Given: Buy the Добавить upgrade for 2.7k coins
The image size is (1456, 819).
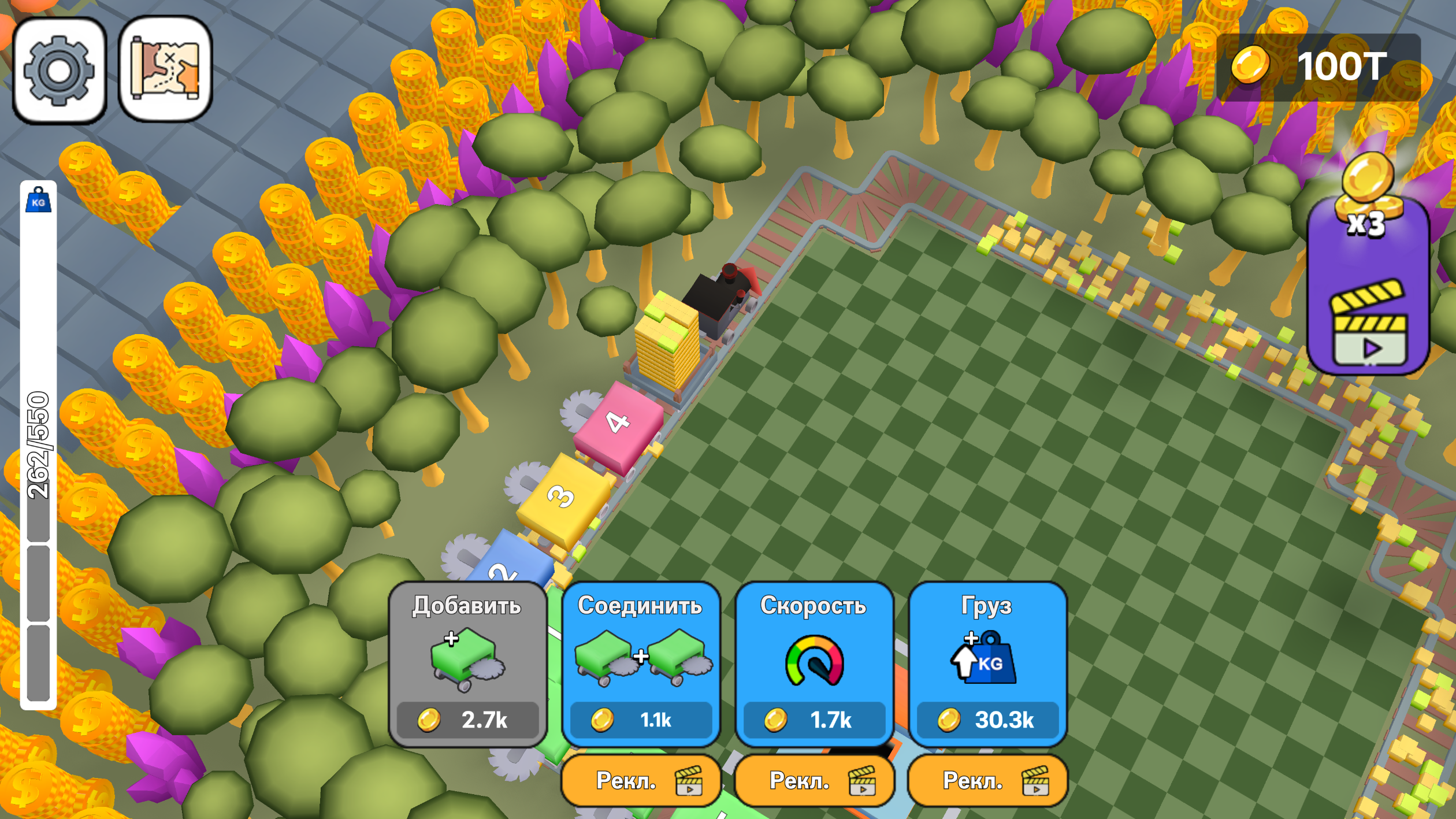Looking at the screenshot, I should pyautogui.click(x=468, y=720).
